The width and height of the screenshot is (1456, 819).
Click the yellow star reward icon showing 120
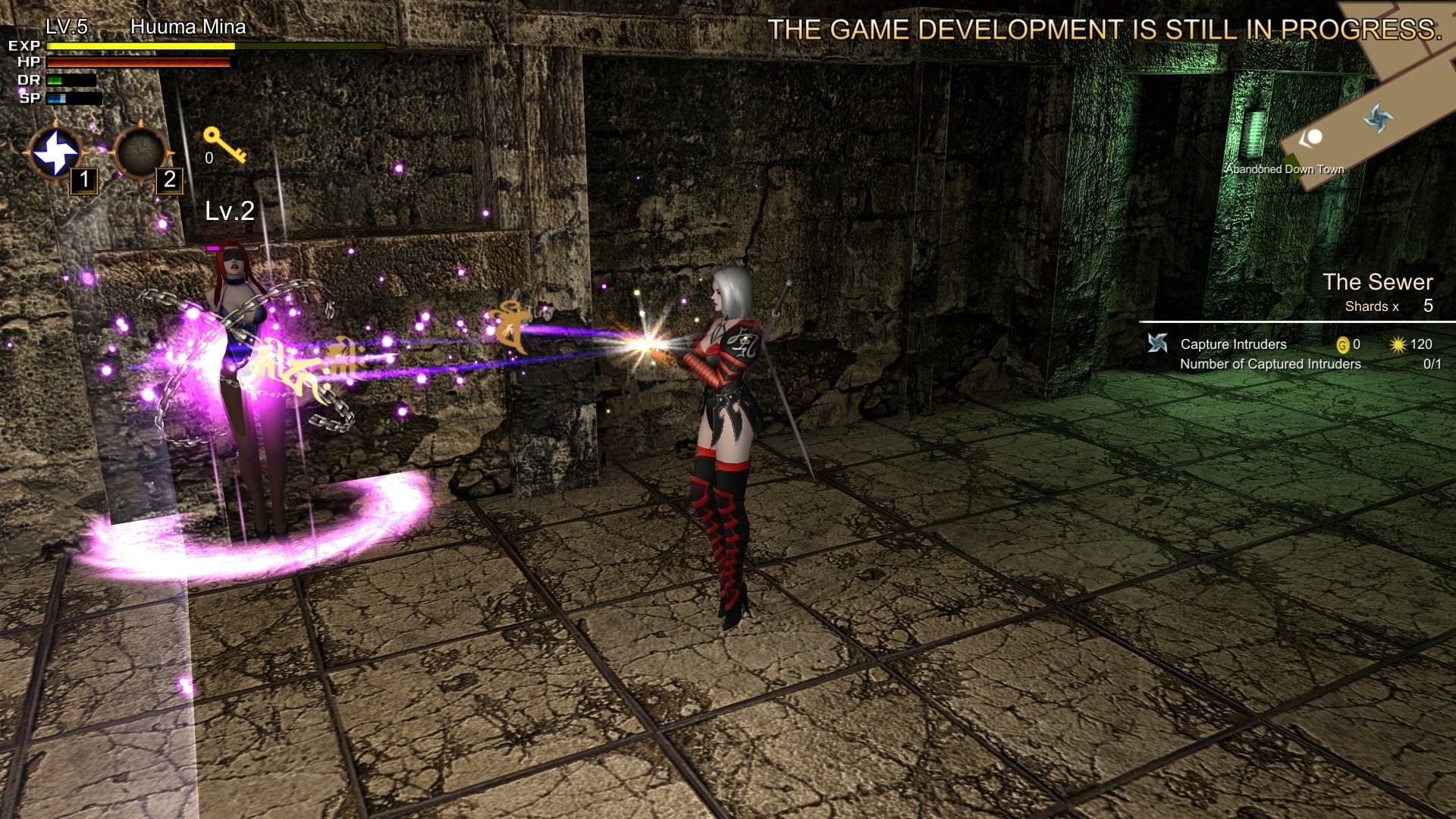tap(1398, 344)
